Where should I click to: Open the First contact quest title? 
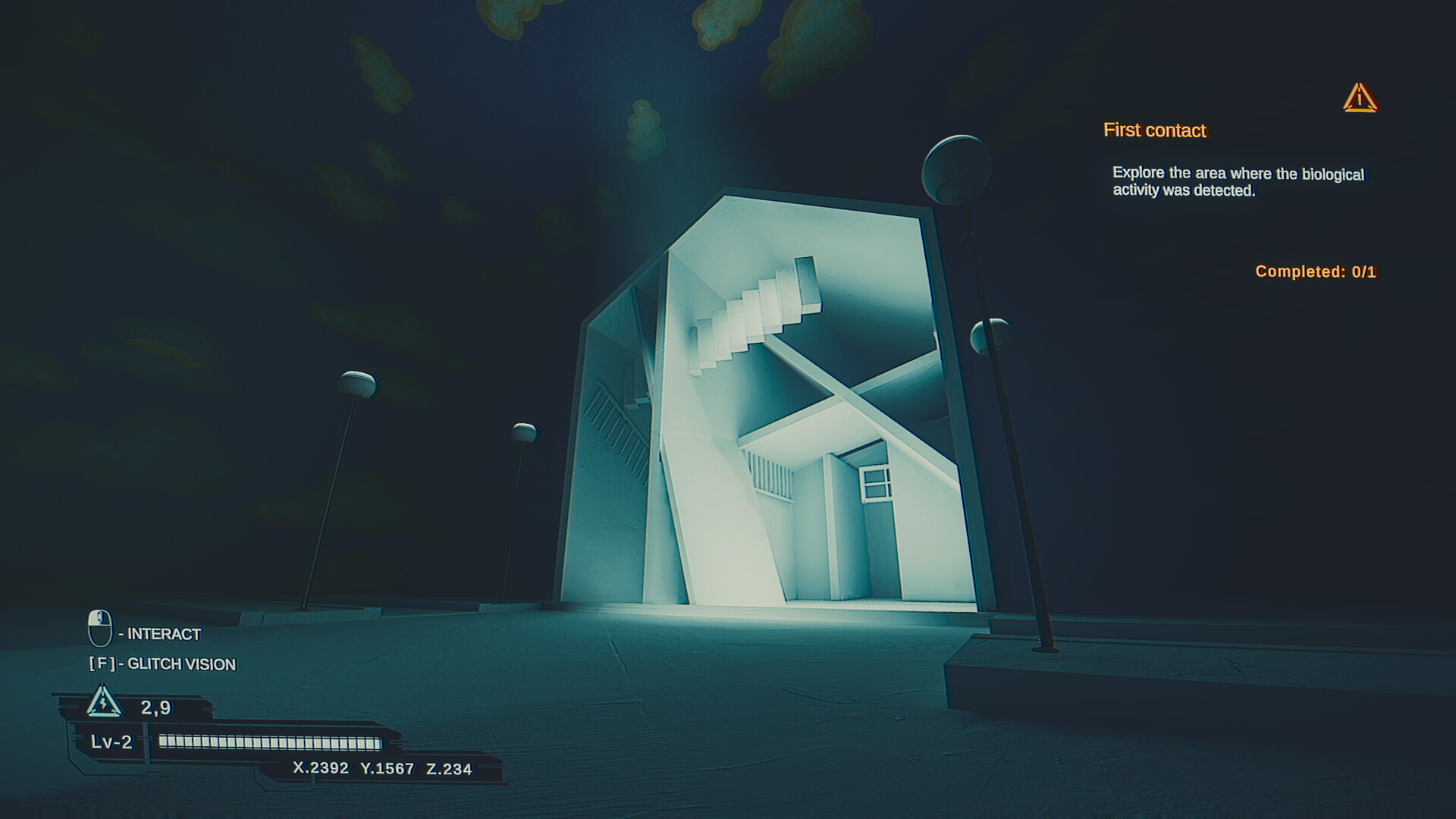point(1155,130)
